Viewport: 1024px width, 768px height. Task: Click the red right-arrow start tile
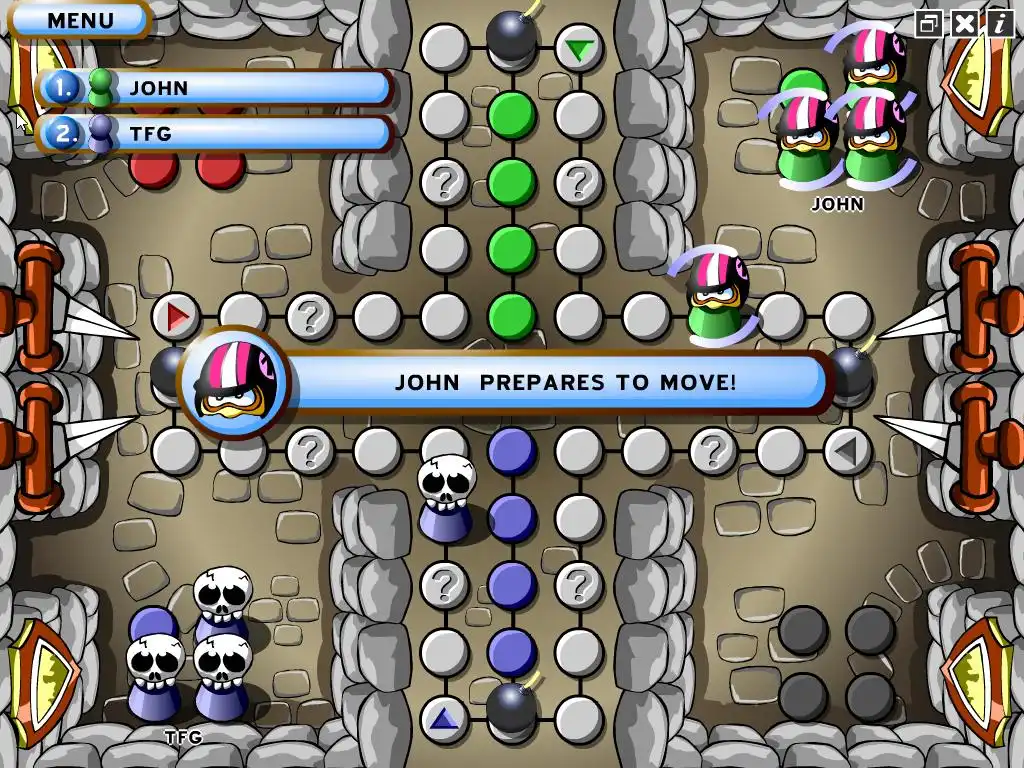[177, 317]
